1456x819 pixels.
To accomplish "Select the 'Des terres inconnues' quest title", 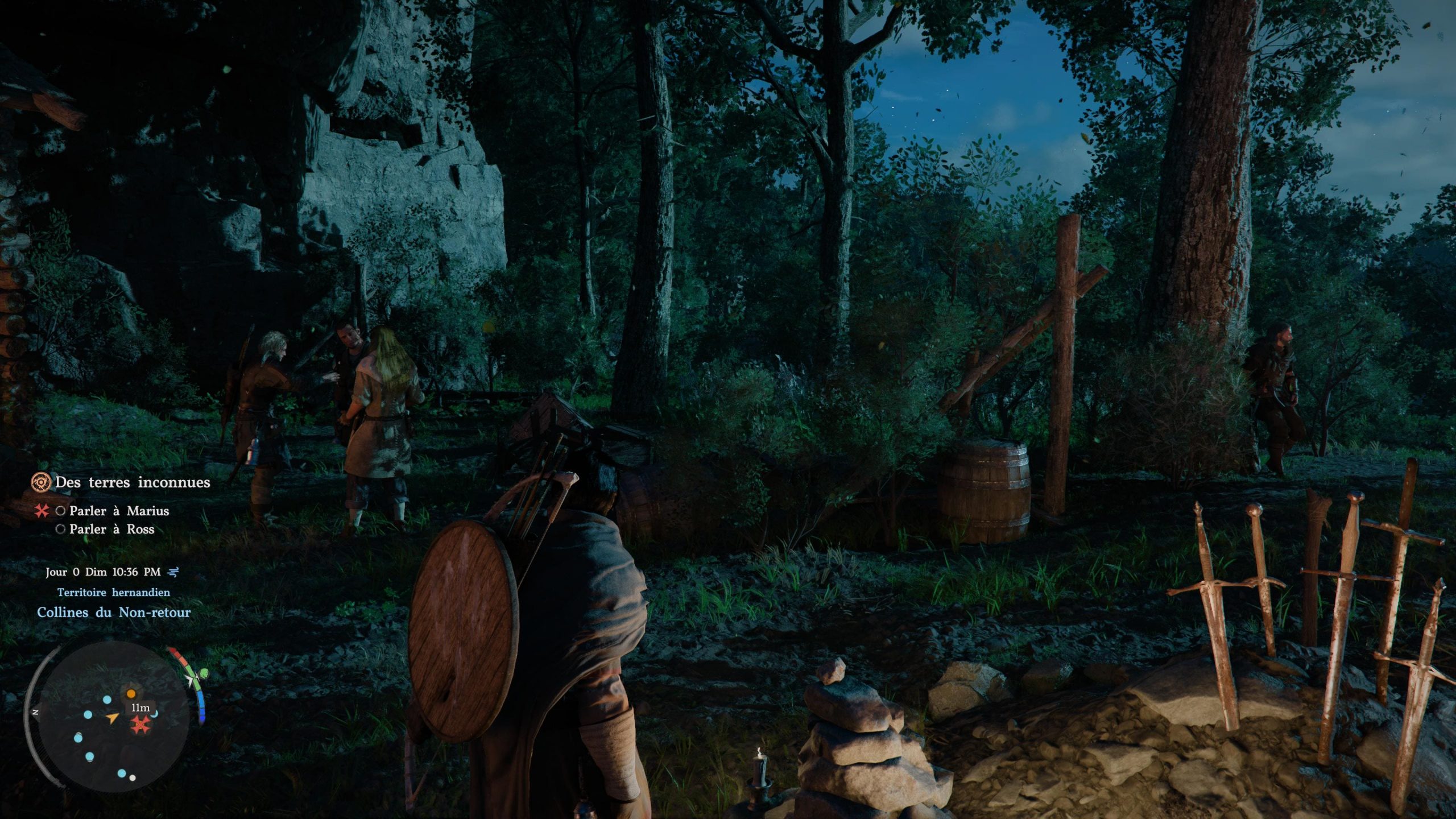I will (x=132, y=482).
